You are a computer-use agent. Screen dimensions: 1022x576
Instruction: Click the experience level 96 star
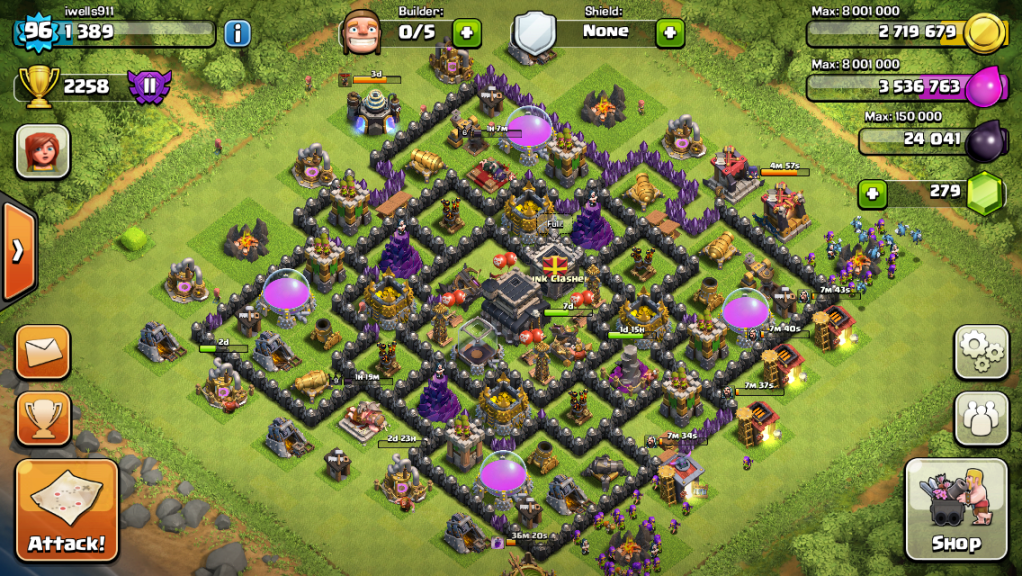click(x=37, y=31)
